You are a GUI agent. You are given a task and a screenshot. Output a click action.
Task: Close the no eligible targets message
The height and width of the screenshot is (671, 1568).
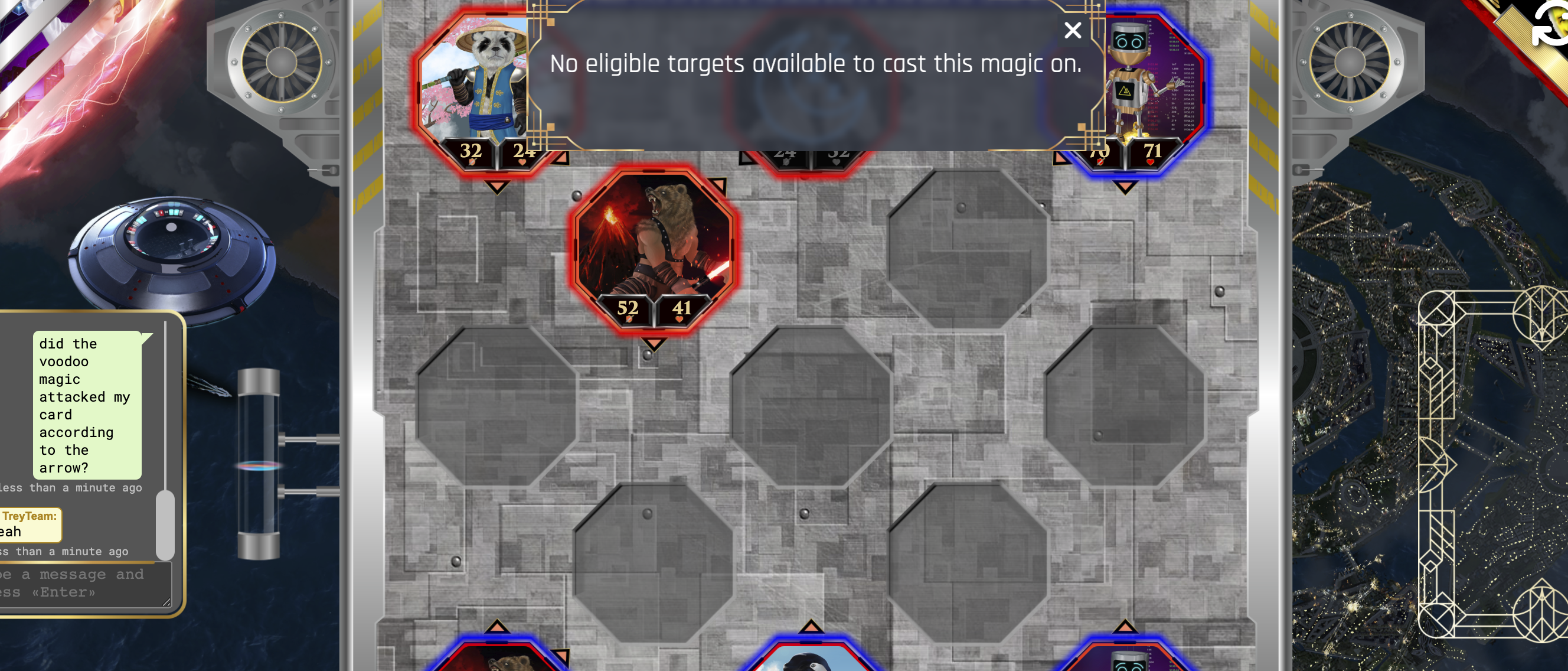pyautogui.click(x=1073, y=31)
